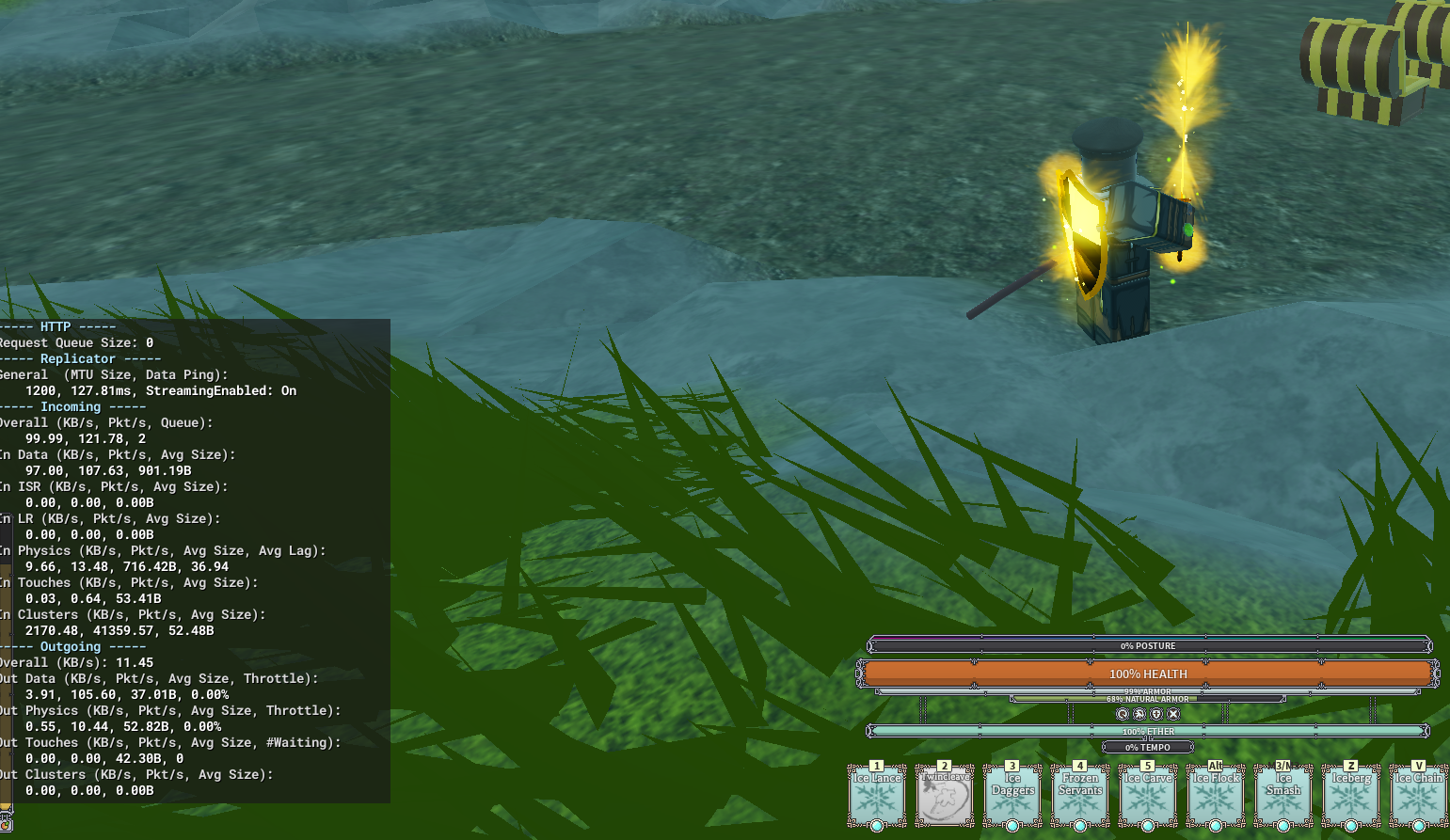
Task: Click the circular arrow status icon
Action: point(1123,714)
